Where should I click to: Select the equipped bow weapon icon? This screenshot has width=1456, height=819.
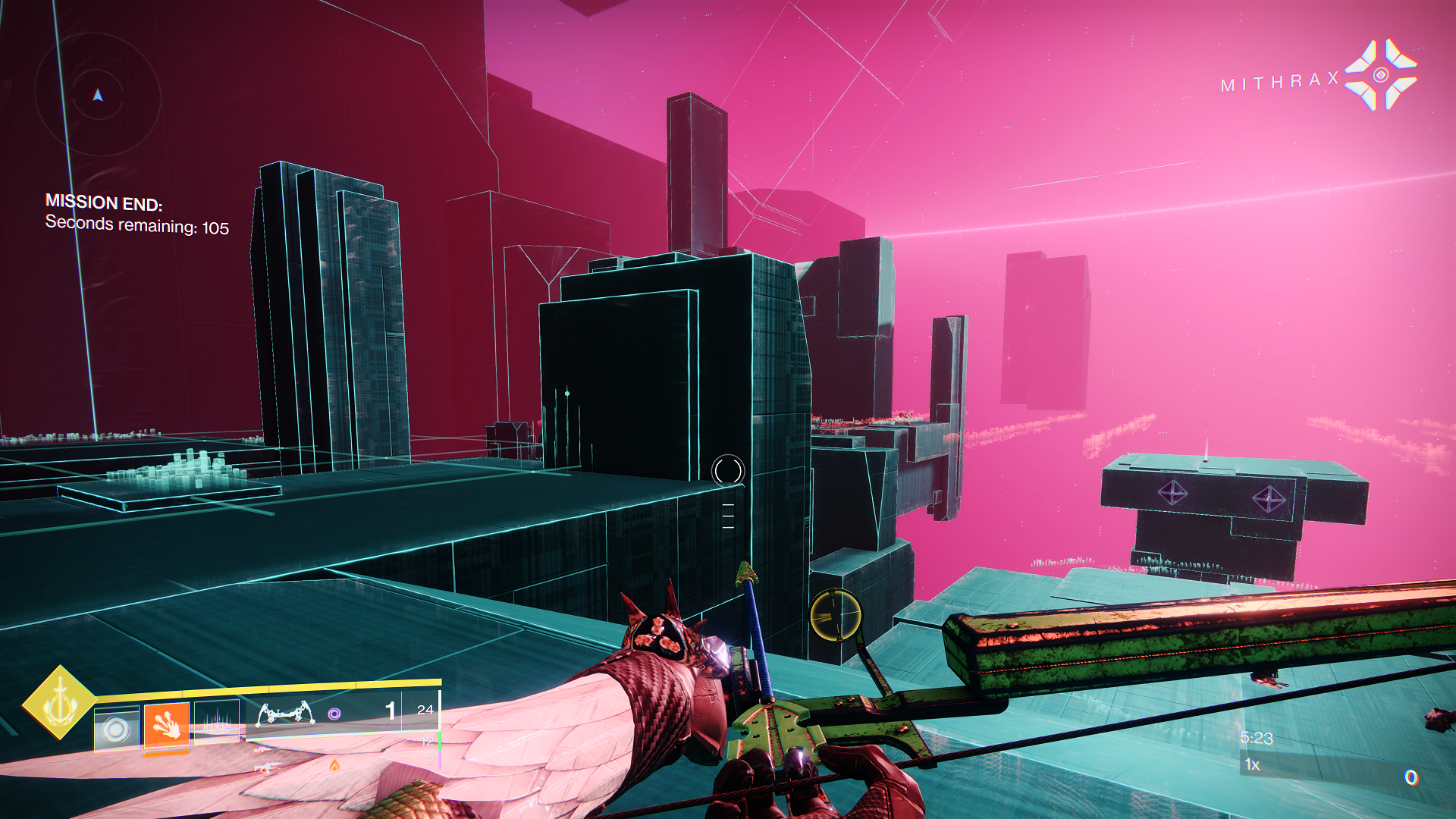285,714
